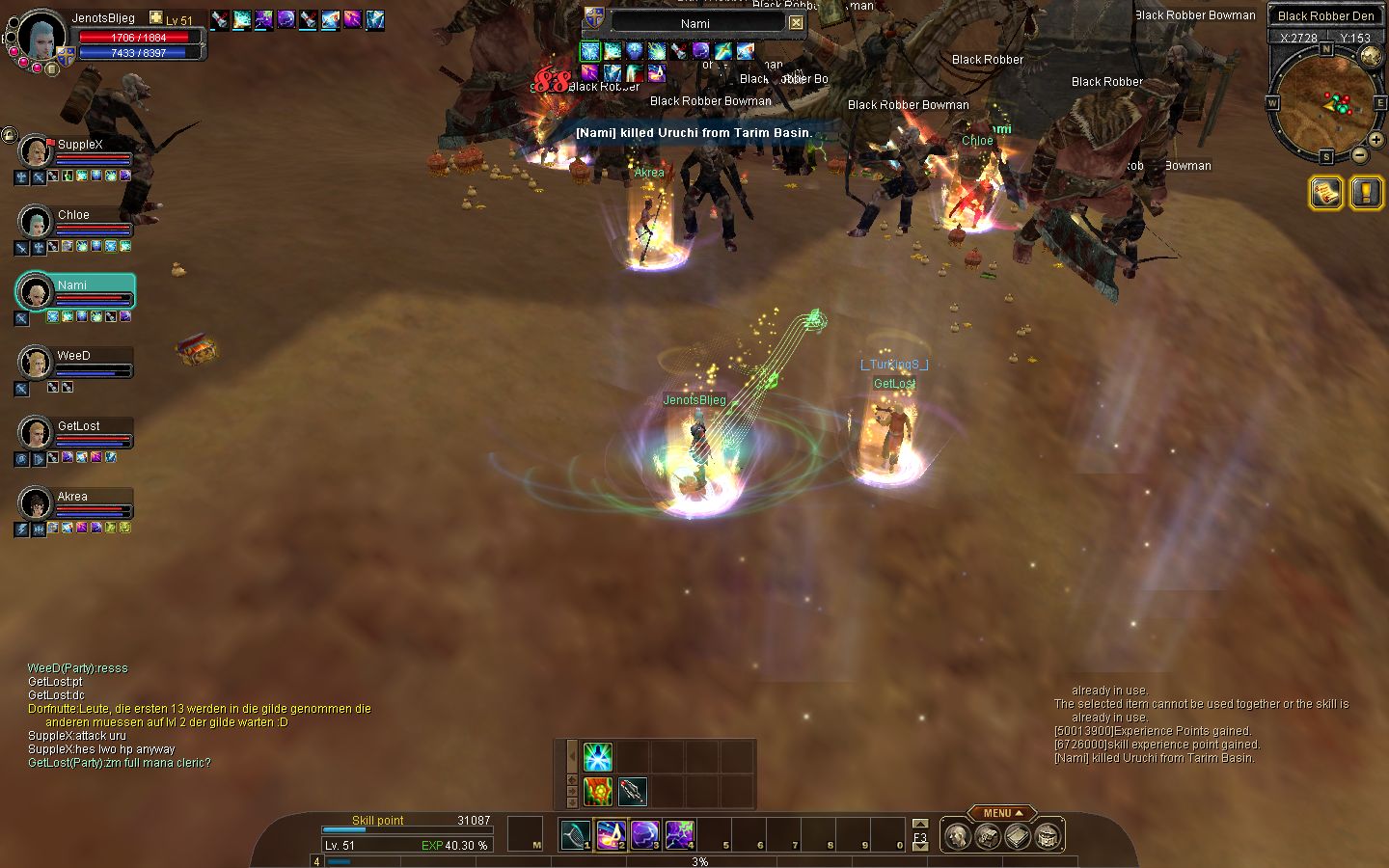
Task: Zoom out the minimap
Action: (1359, 154)
